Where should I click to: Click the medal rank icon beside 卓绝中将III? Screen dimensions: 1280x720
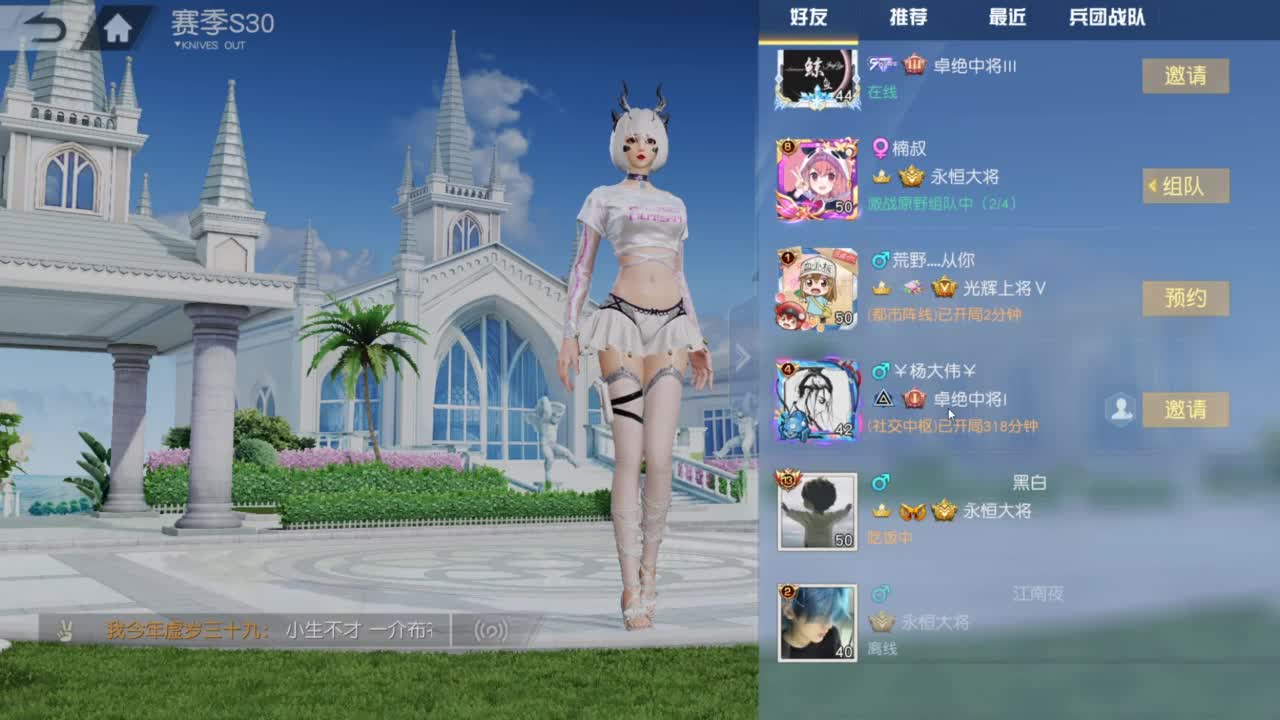(913, 63)
